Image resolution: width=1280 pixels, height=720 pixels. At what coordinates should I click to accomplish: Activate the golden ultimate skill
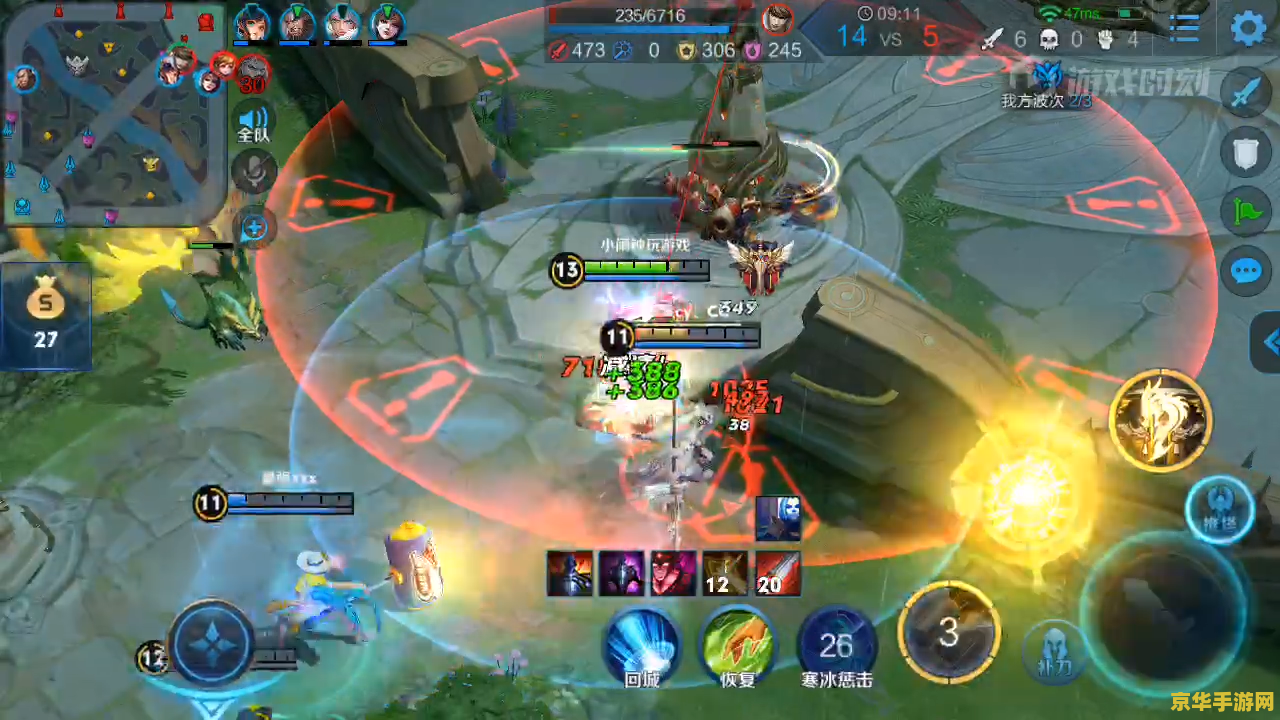[x=1160, y=420]
